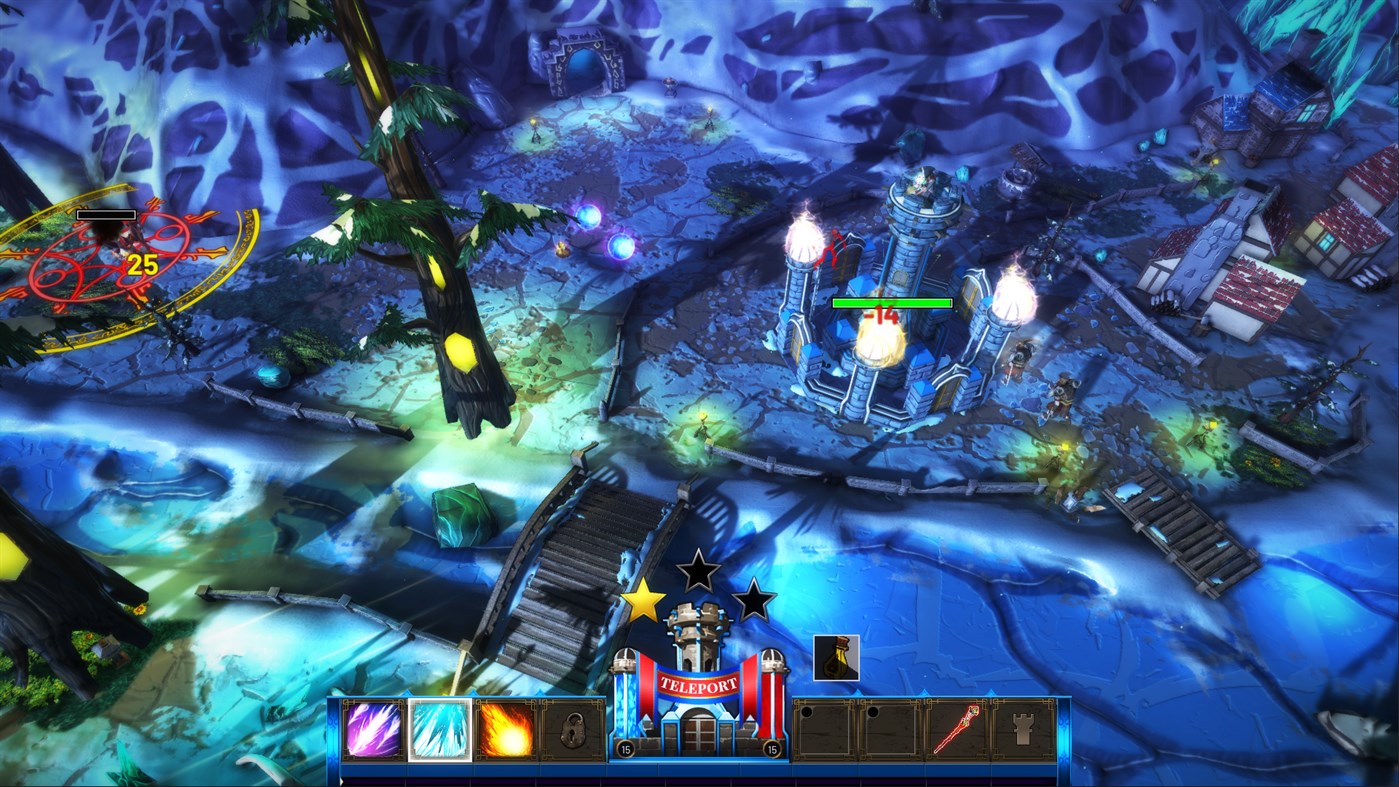Click the tower emblem in the rightmost slot

coord(1022,733)
